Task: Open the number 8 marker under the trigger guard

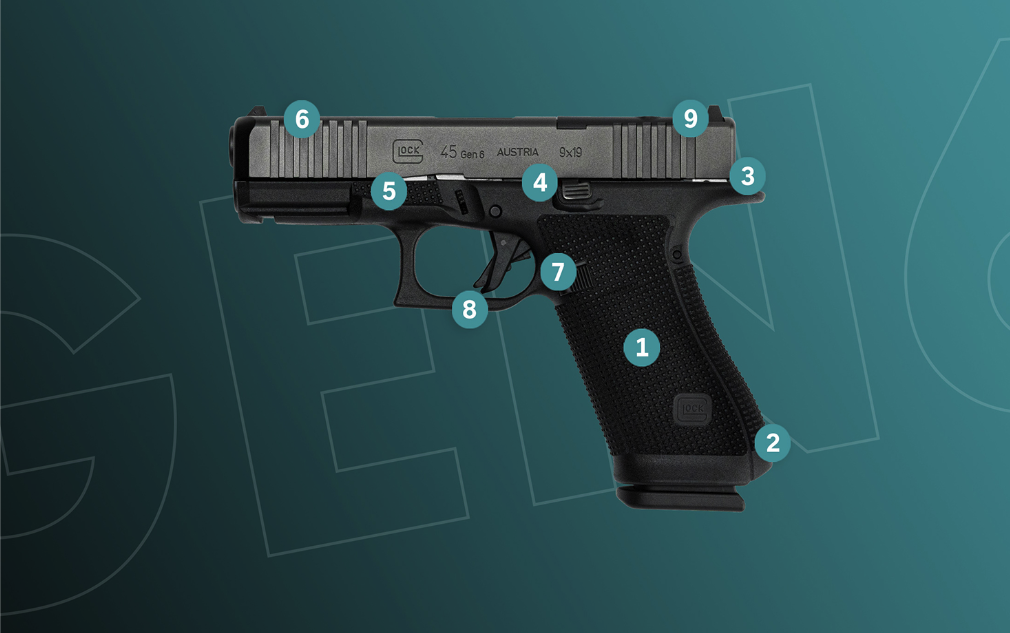Action: click(x=469, y=309)
